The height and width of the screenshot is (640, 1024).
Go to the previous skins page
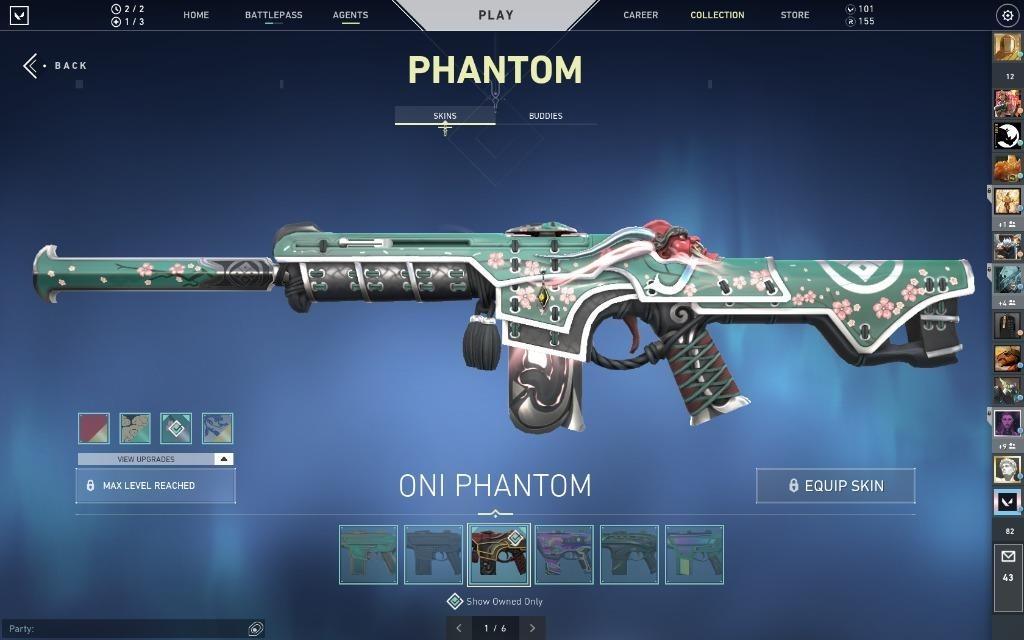tap(459, 628)
